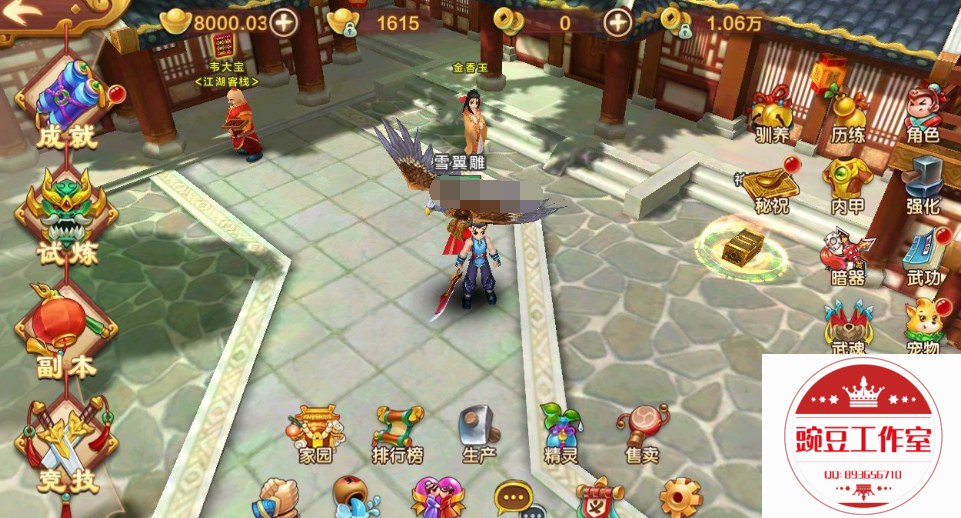Image resolution: width=961 pixels, height=518 pixels.
Task: Open the 角色 character sheet
Action: (x=922, y=113)
